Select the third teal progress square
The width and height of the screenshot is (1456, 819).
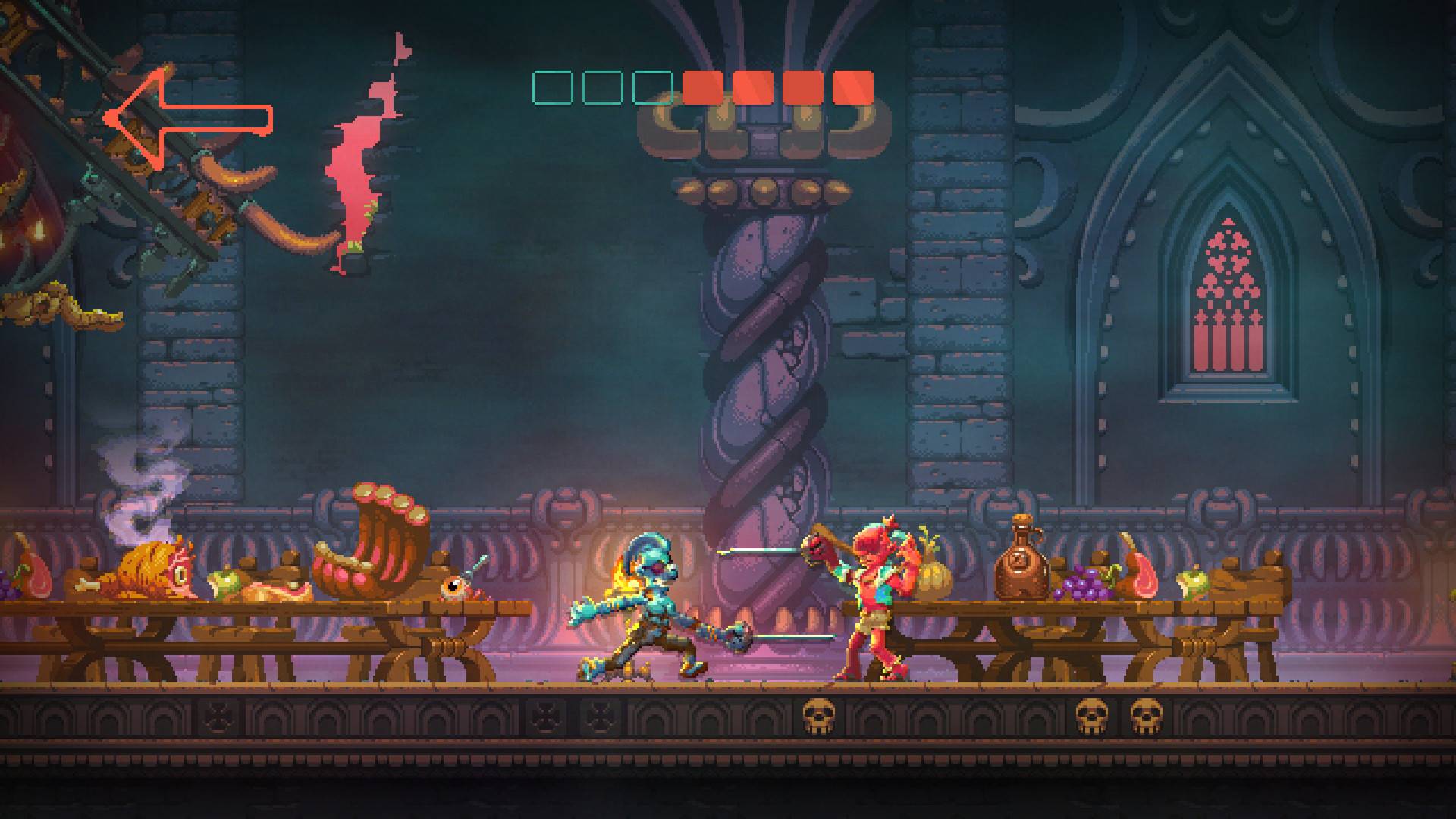tap(652, 86)
